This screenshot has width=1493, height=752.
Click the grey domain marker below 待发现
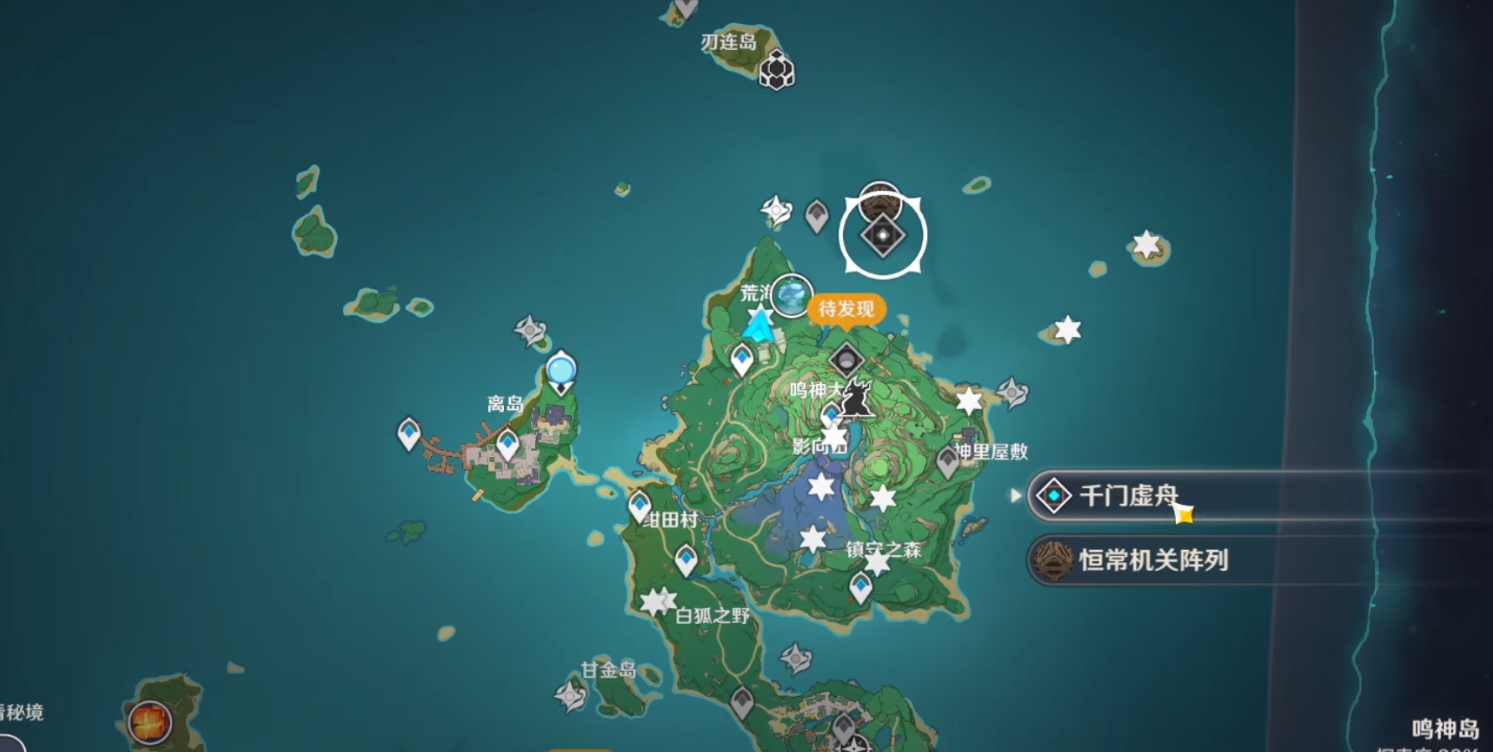847,359
